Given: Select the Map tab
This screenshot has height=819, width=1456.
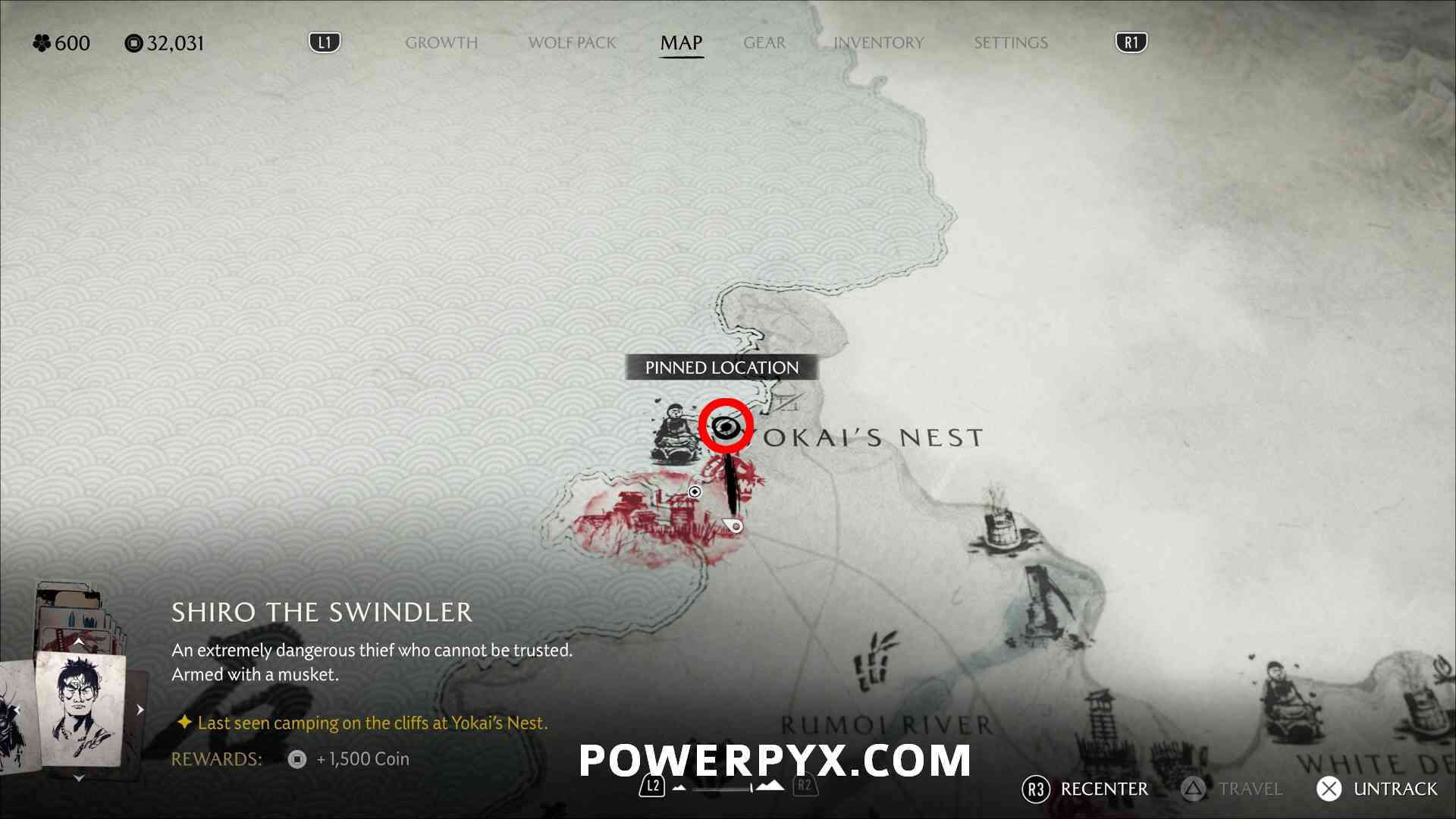Looking at the screenshot, I should [x=681, y=43].
